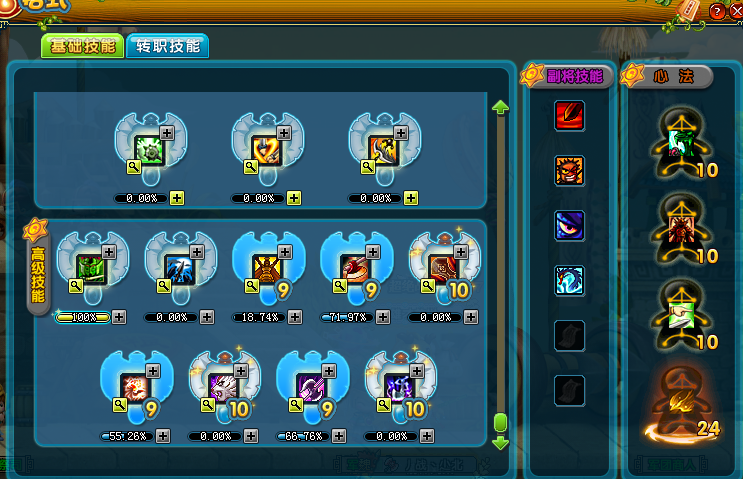Select the level 9 purple skill at 66.76%
This screenshot has width=743, height=479.
click(x=311, y=386)
